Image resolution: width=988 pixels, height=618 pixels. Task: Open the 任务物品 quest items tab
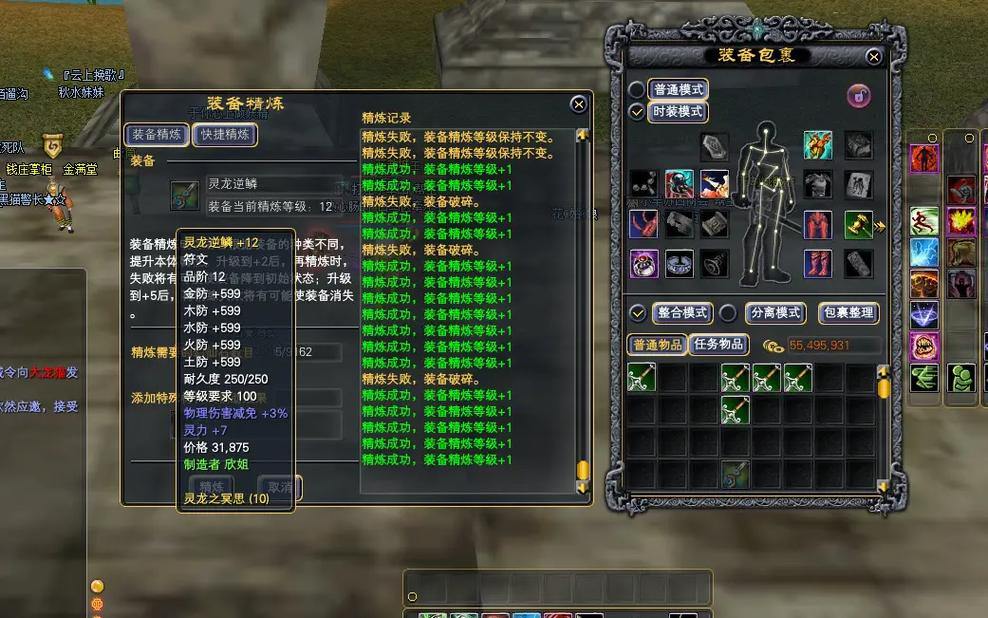718,345
